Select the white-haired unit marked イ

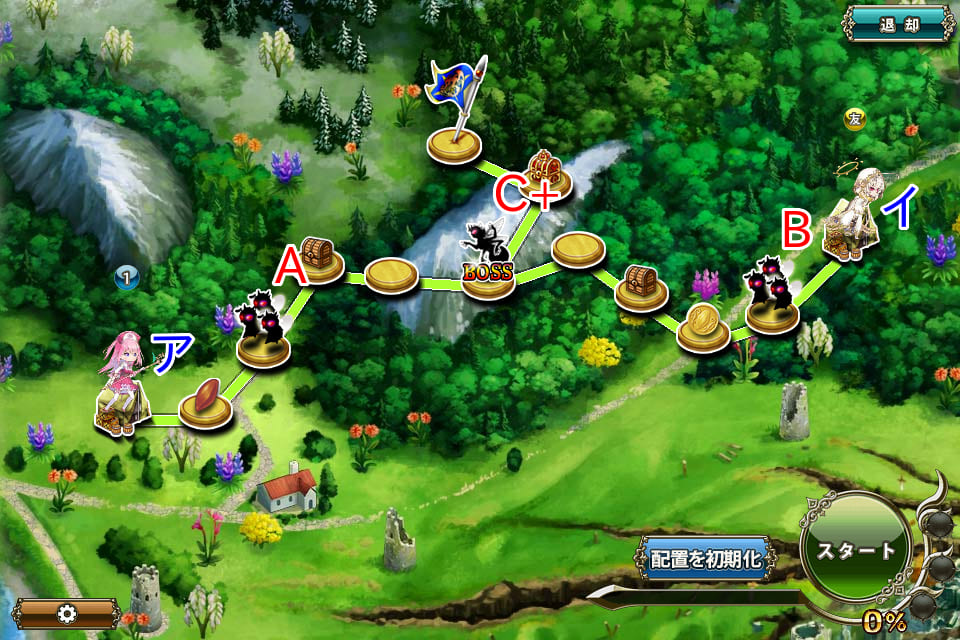[x=855, y=217]
